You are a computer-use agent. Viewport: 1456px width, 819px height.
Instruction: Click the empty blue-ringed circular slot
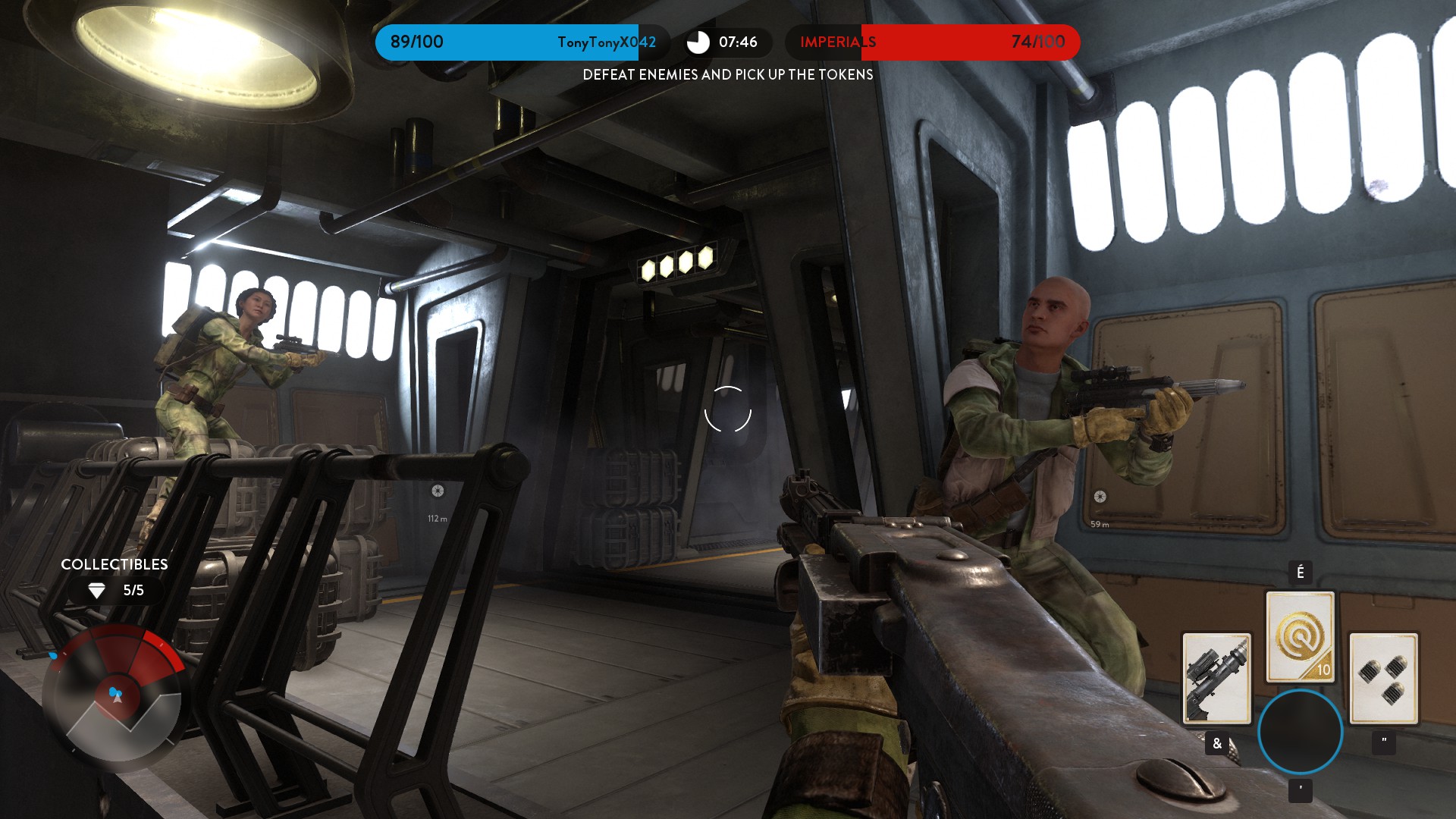click(x=1300, y=732)
